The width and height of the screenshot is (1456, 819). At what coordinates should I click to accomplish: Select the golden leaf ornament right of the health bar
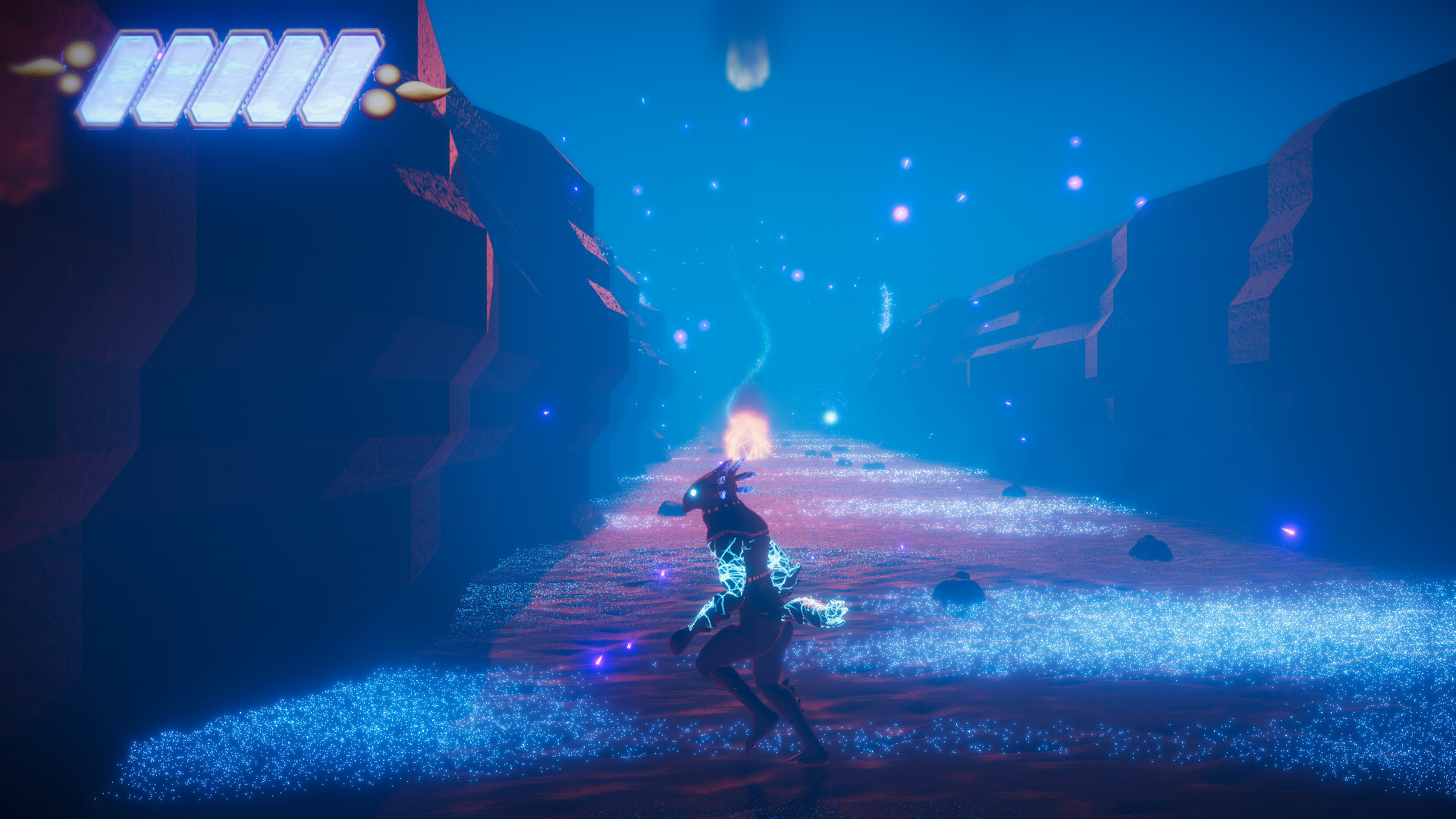tap(421, 91)
